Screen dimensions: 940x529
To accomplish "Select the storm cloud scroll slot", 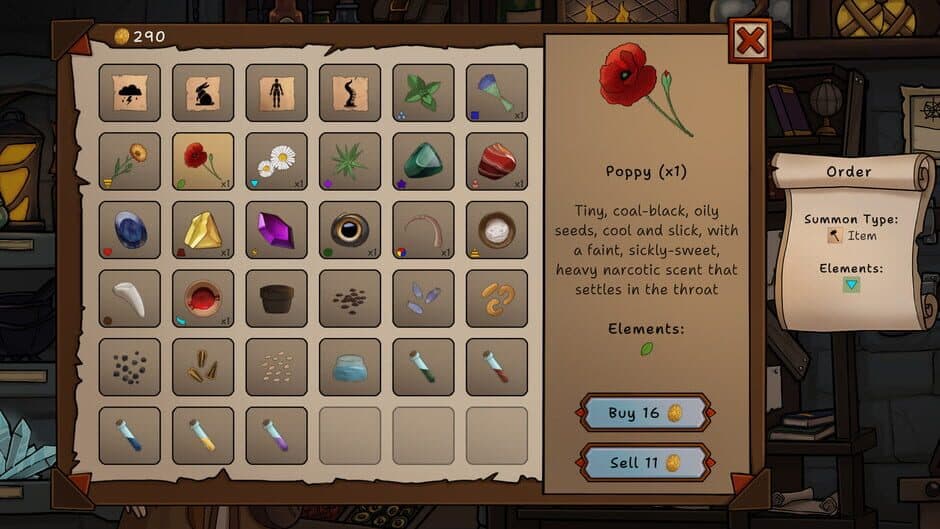I will [x=130, y=93].
